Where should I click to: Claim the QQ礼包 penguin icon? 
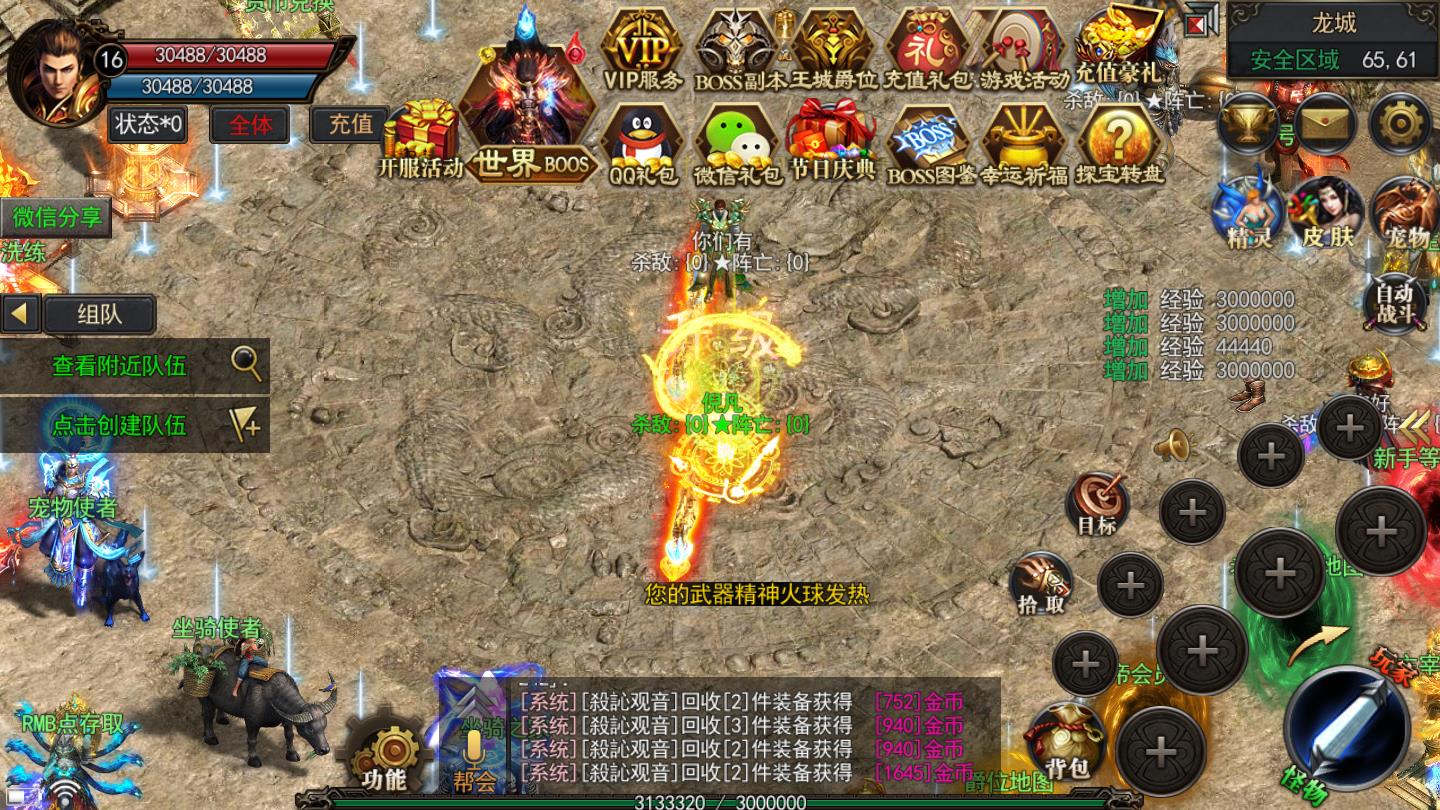tap(642, 143)
